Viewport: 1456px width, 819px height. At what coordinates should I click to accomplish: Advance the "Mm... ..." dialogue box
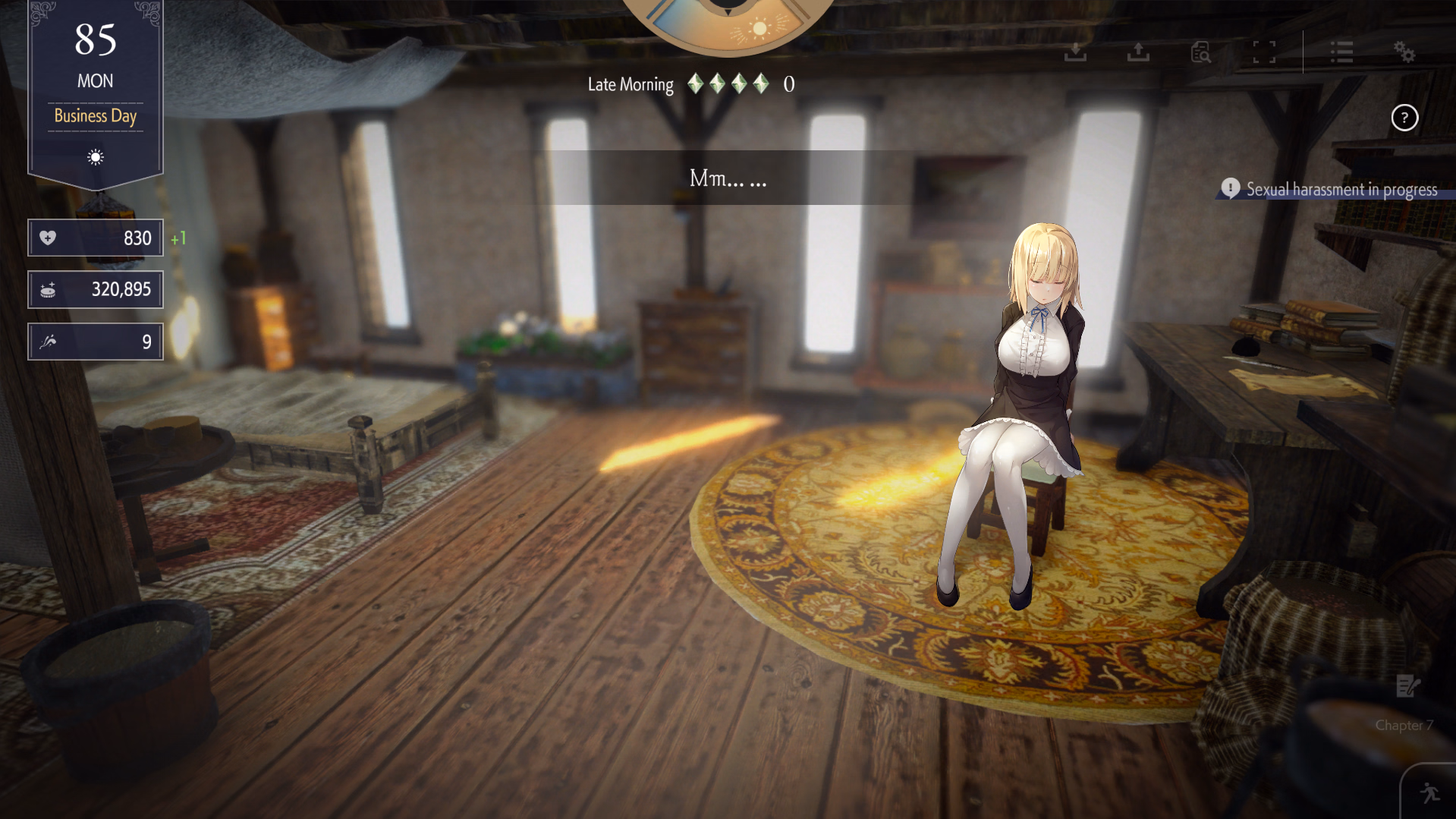pos(728,178)
